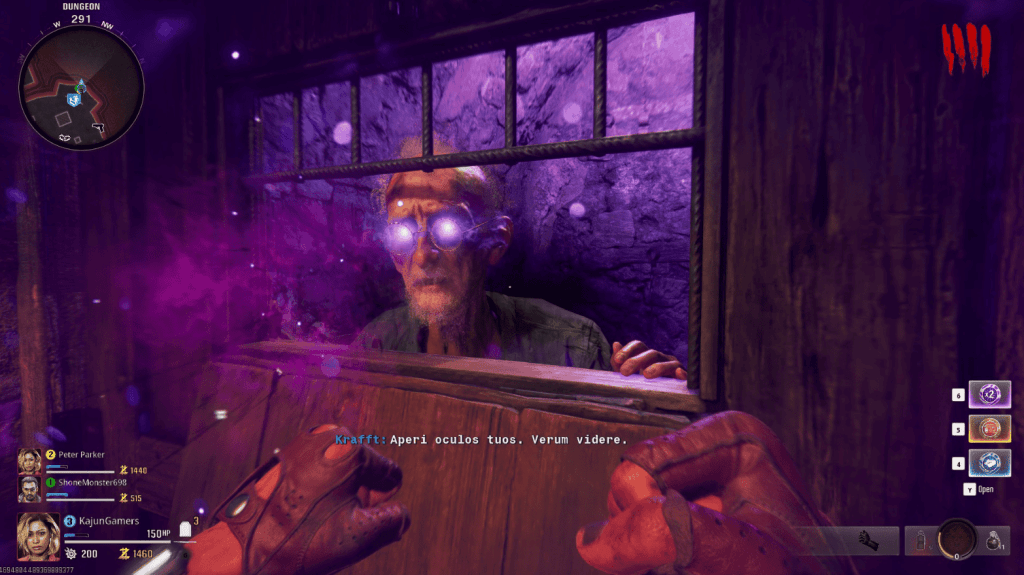The height and width of the screenshot is (575, 1024).
Task: Click the blue shield marker on the minimap
Action: click(74, 100)
